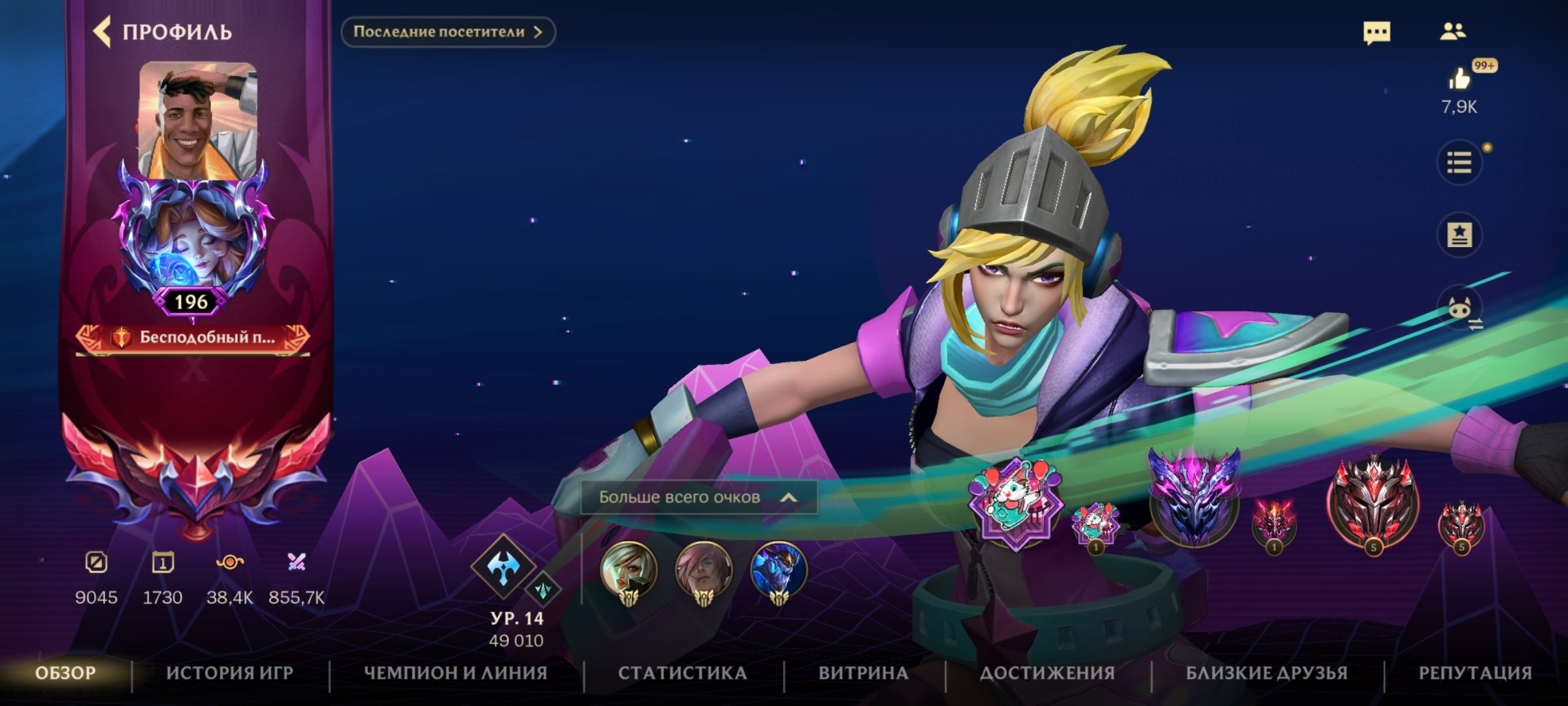The width and height of the screenshot is (1568, 706).
Task: Go back from the Профиль screen
Action: pyautogui.click(x=103, y=32)
